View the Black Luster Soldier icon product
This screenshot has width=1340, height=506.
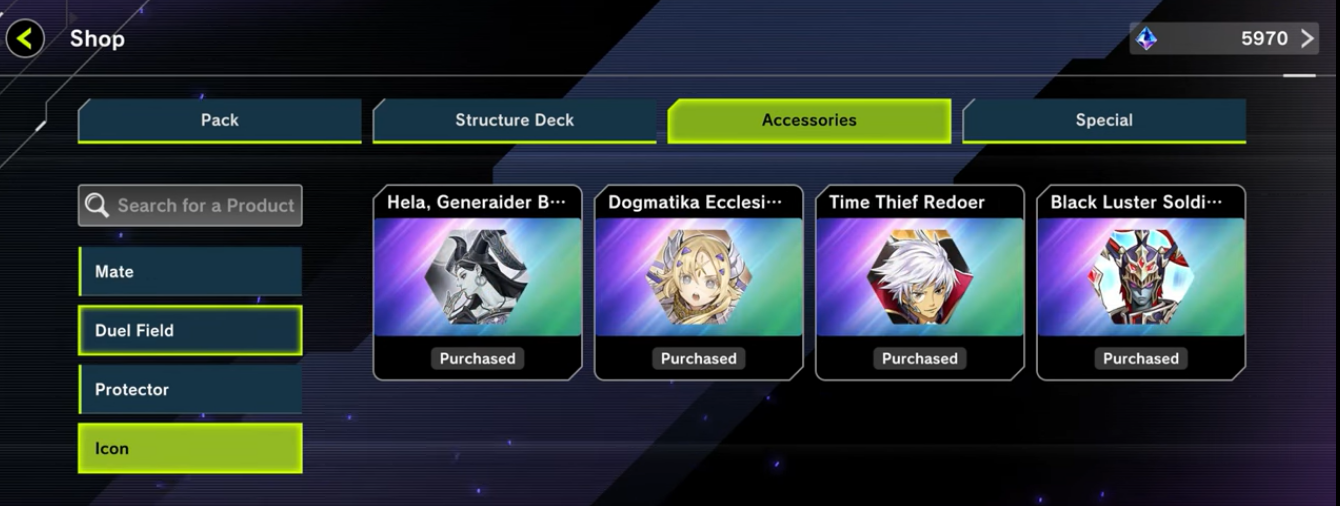click(x=1140, y=282)
